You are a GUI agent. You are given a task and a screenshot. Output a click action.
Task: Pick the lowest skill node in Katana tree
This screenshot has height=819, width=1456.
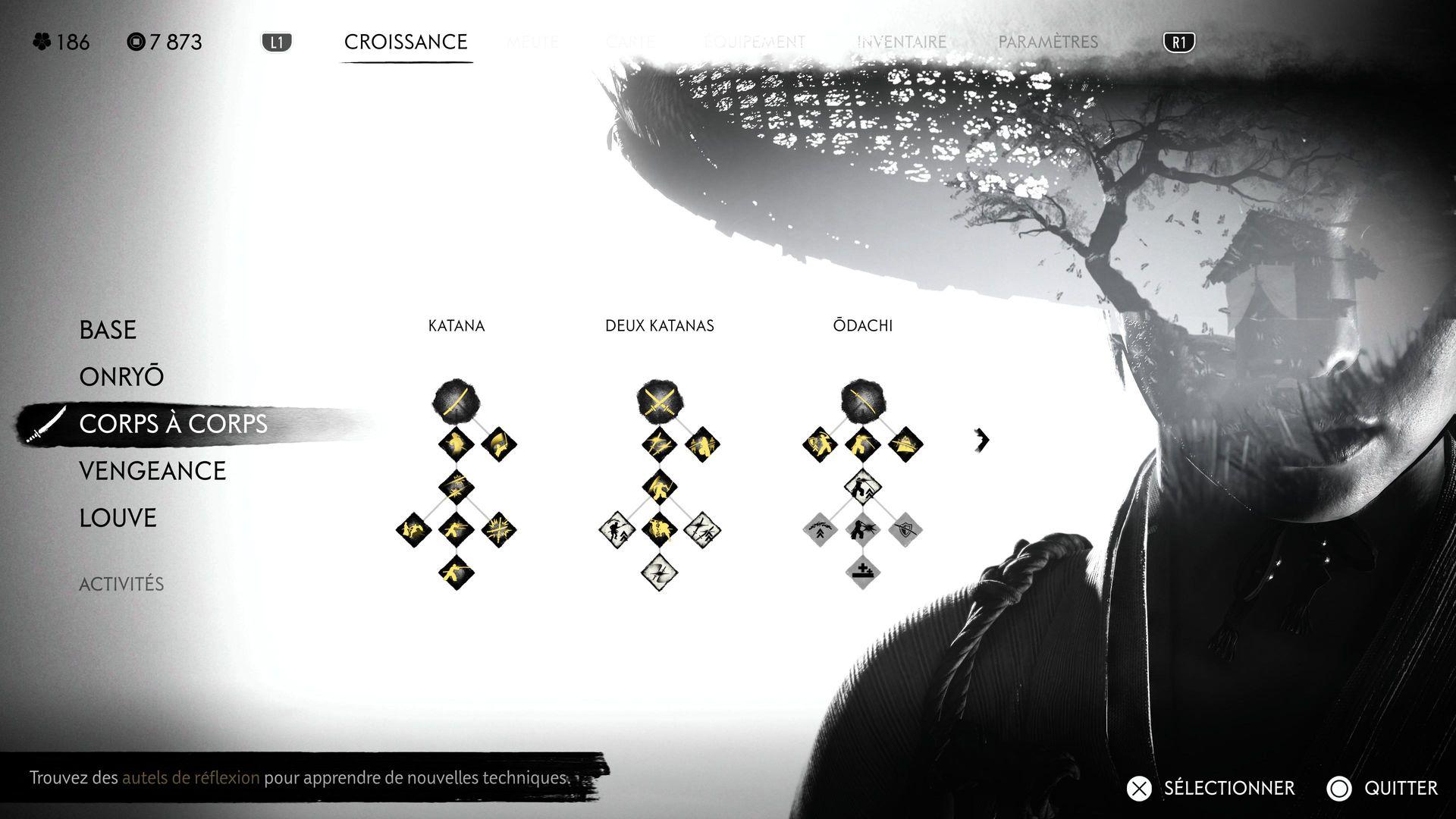[x=456, y=570]
